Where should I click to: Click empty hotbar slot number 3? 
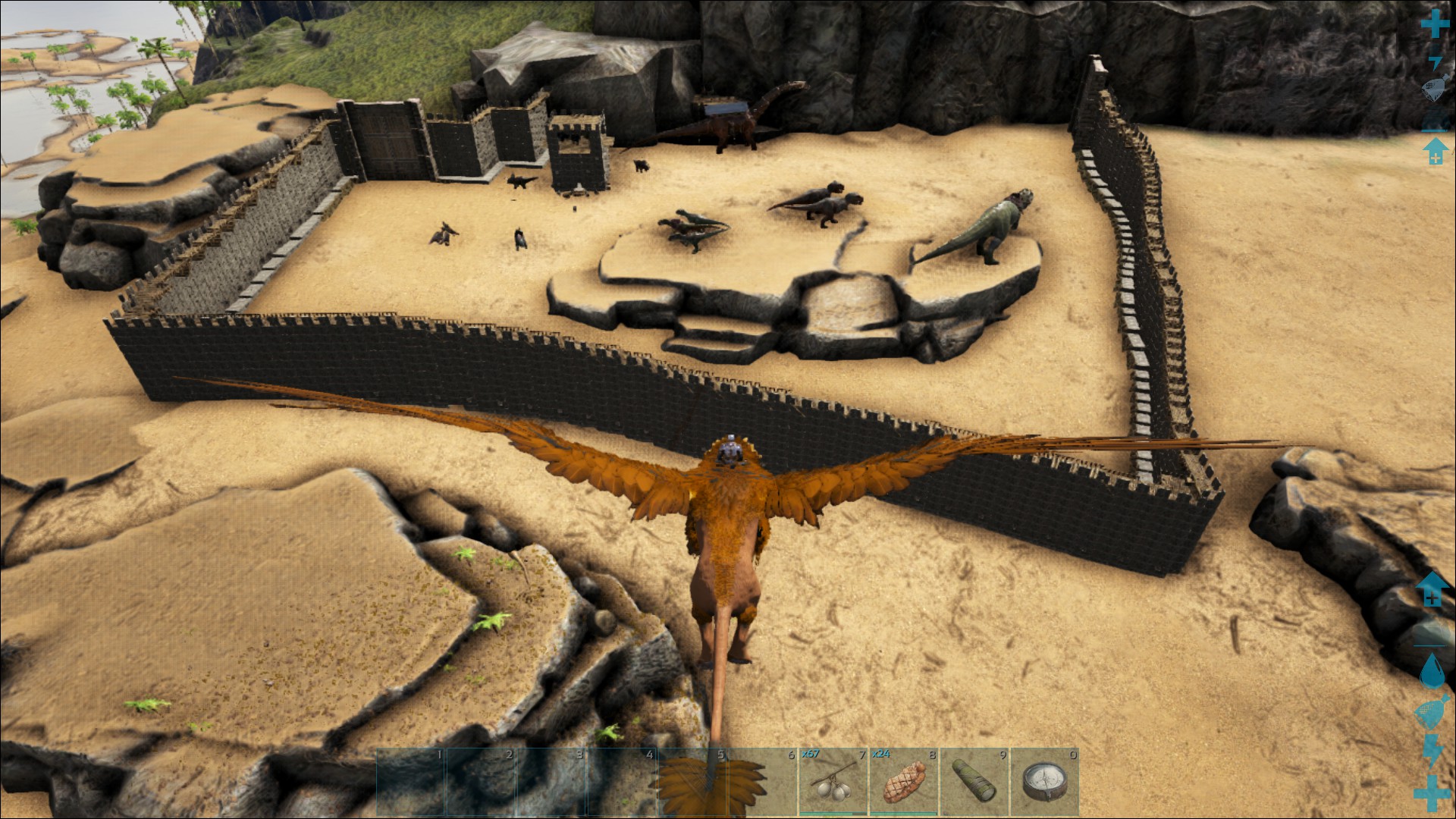(552, 782)
